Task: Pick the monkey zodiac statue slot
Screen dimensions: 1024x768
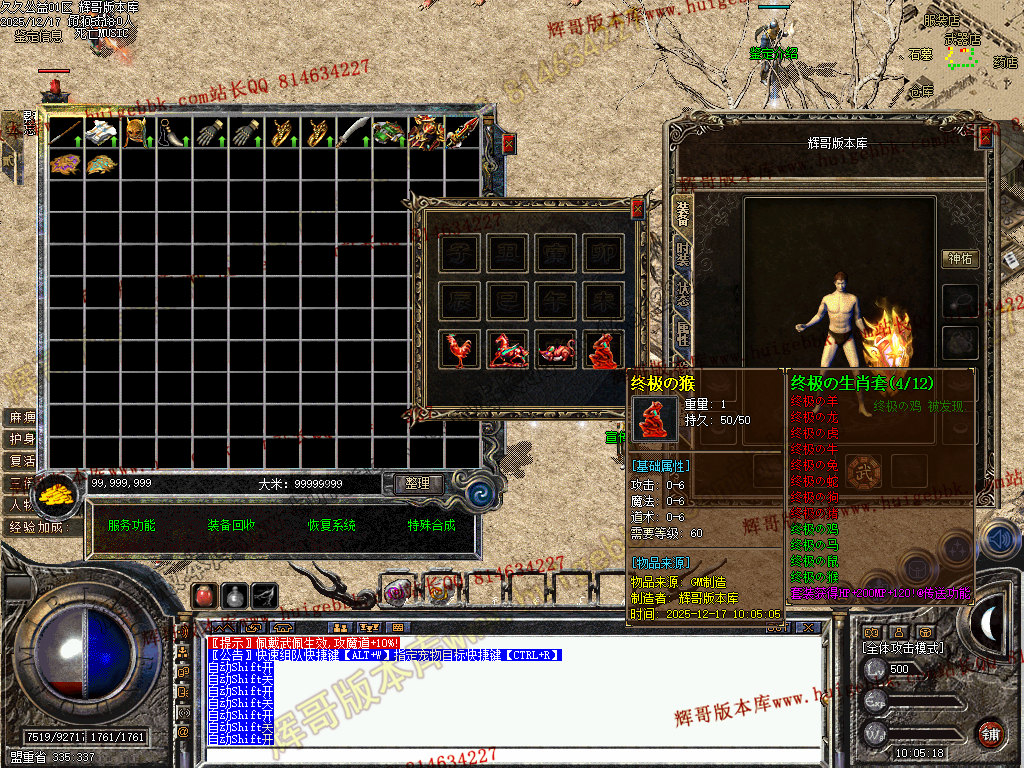Action: [604, 350]
